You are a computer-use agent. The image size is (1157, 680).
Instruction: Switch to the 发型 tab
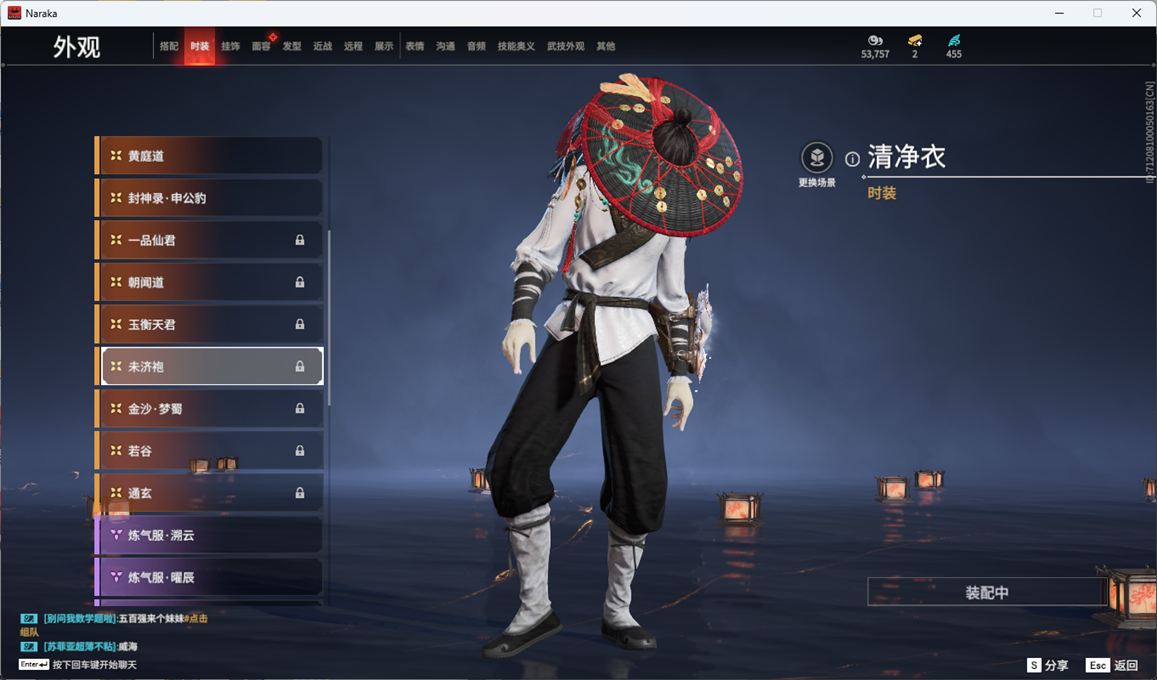tap(292, 46)
